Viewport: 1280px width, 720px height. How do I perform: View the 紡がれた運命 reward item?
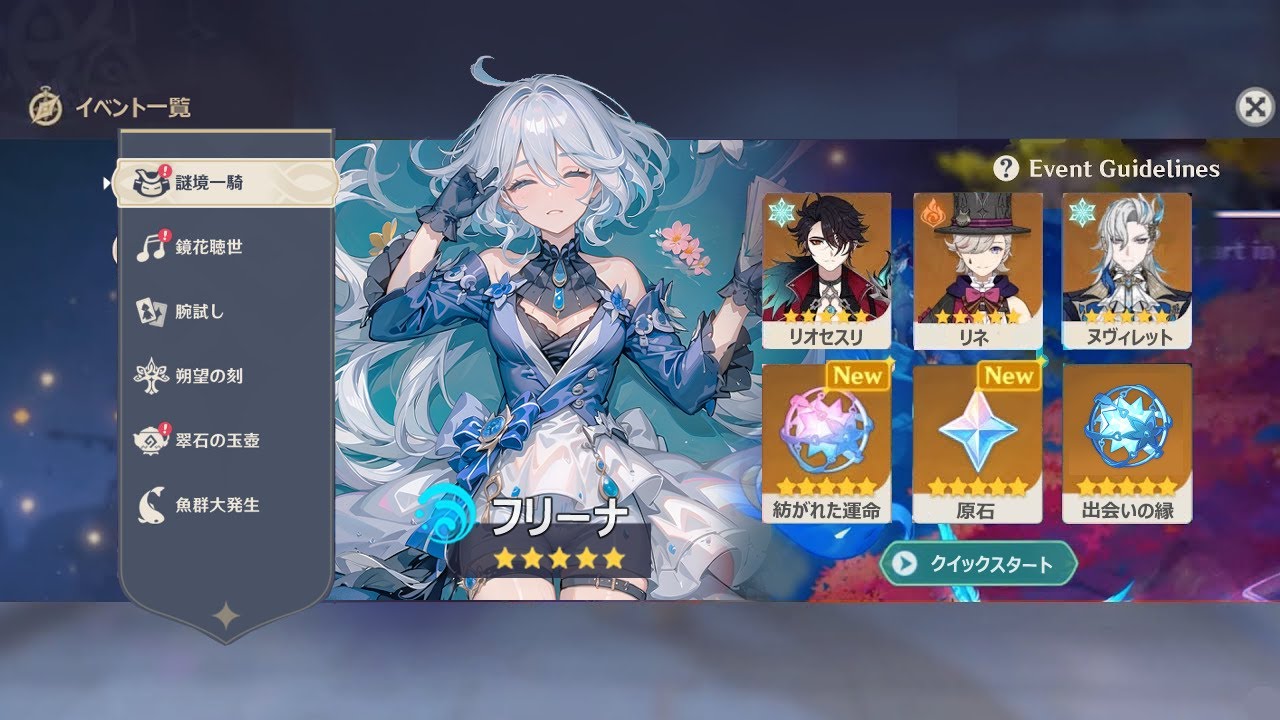pyautogui.click(x=827, y=442)
